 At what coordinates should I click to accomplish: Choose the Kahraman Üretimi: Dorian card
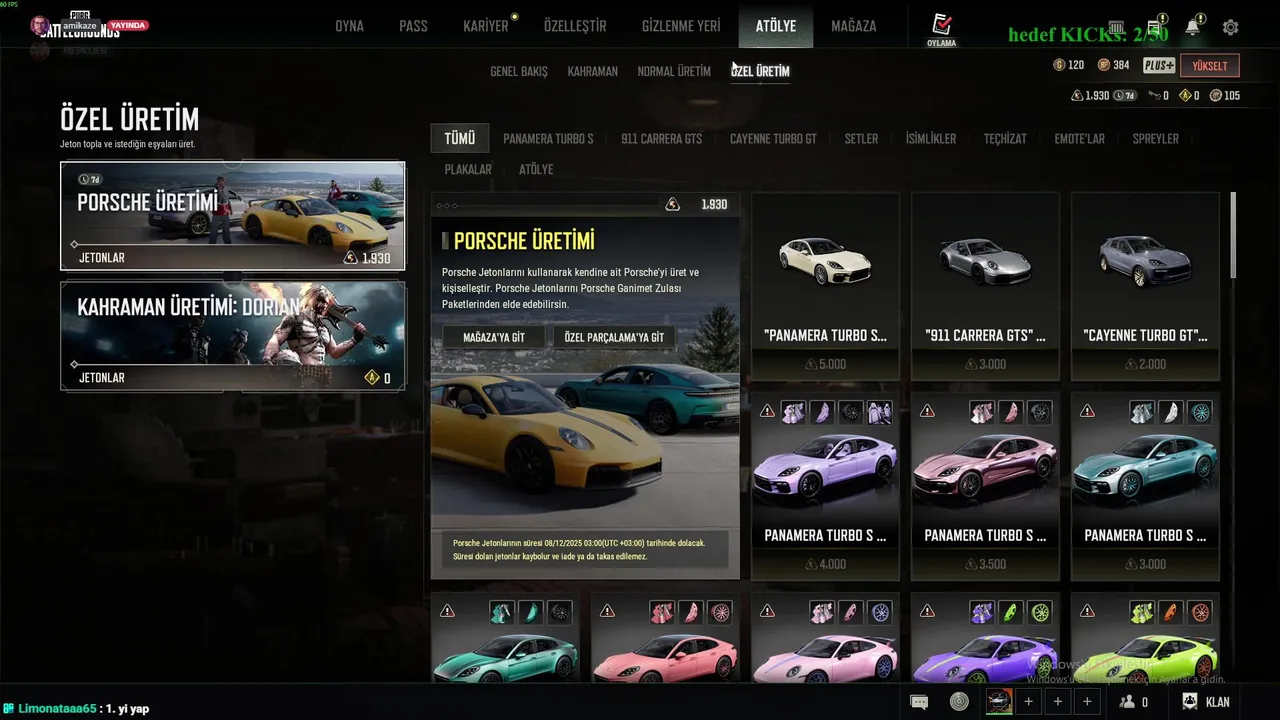(x=232, y=335)
